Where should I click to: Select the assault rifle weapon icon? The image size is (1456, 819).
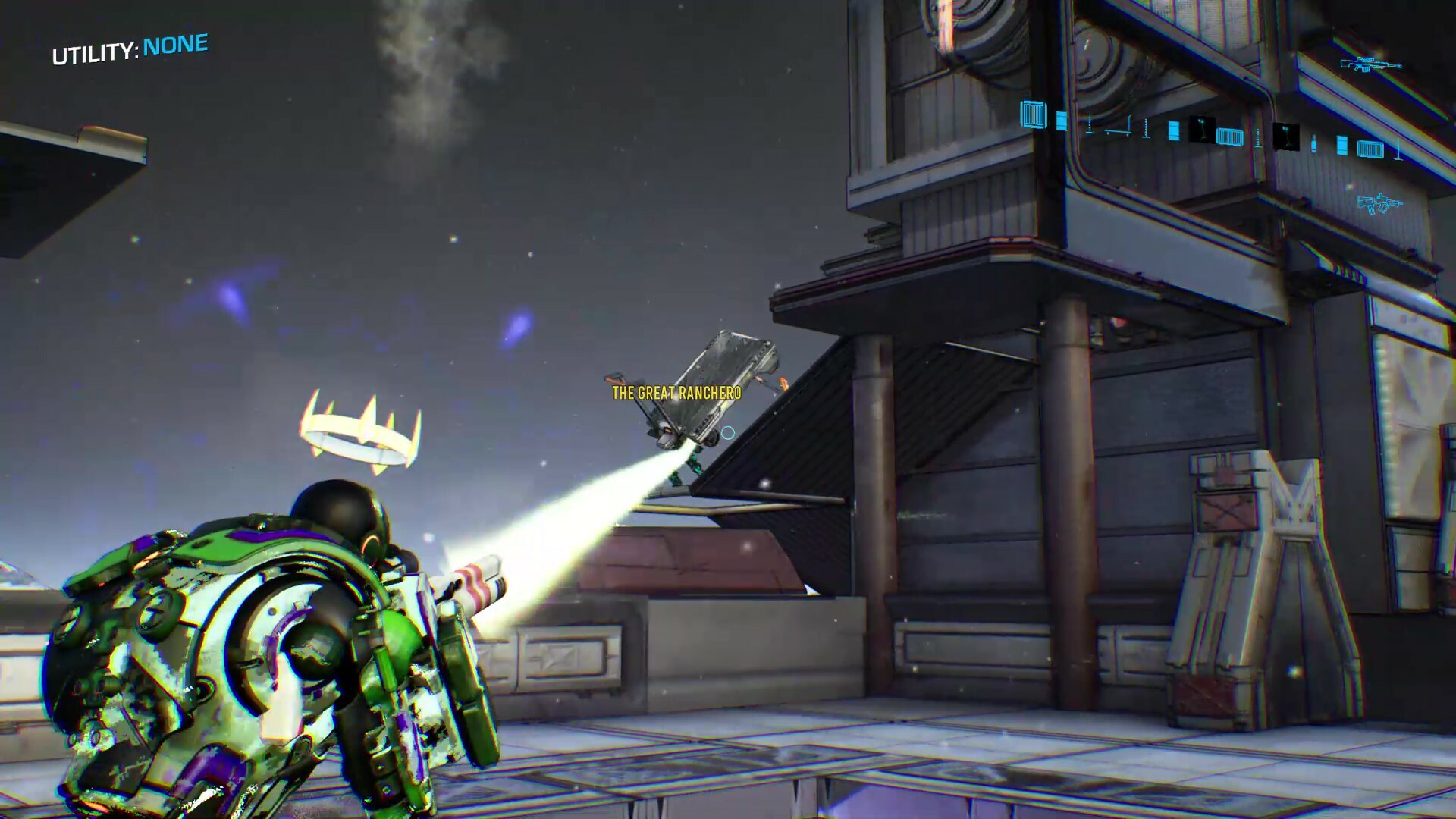(x=1380, y=203)
